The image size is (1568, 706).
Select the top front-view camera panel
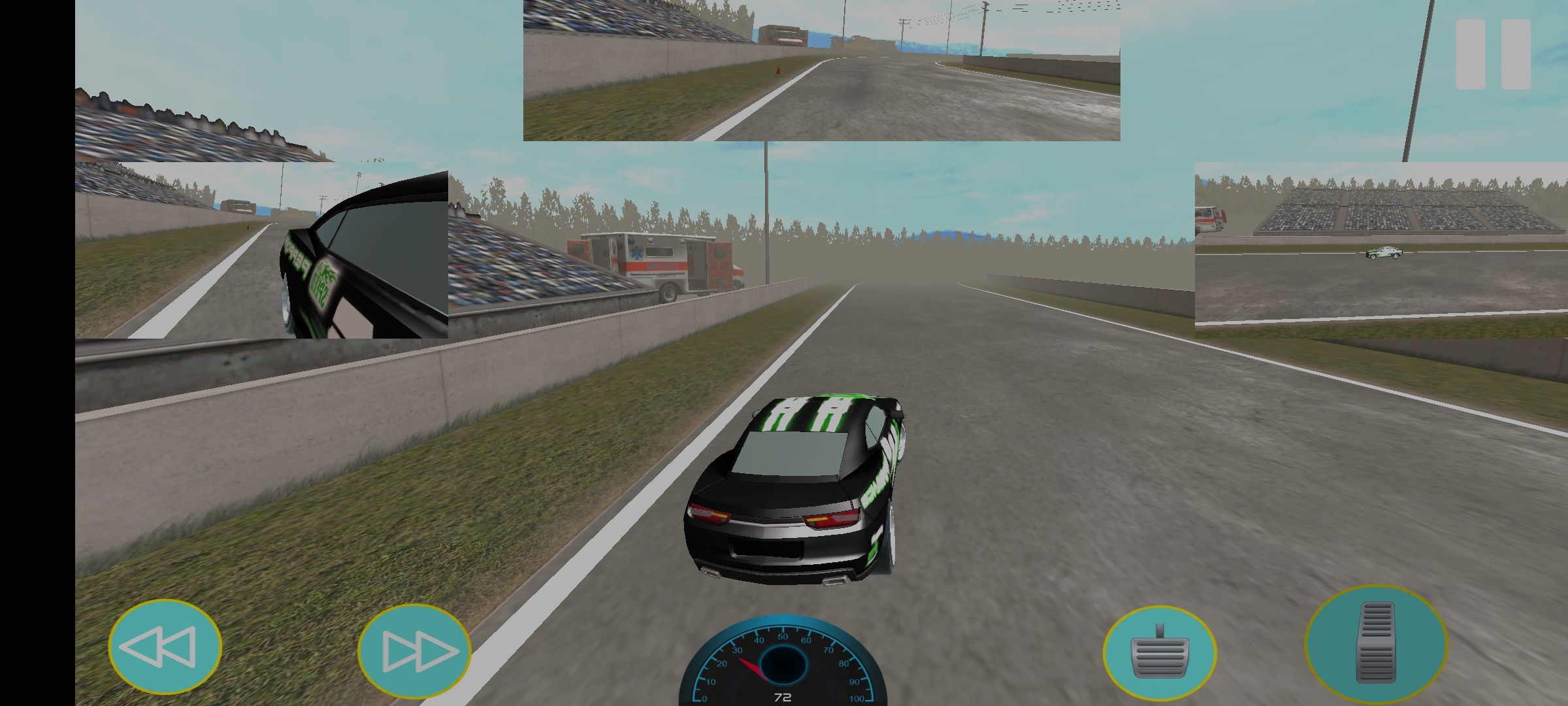821,71
